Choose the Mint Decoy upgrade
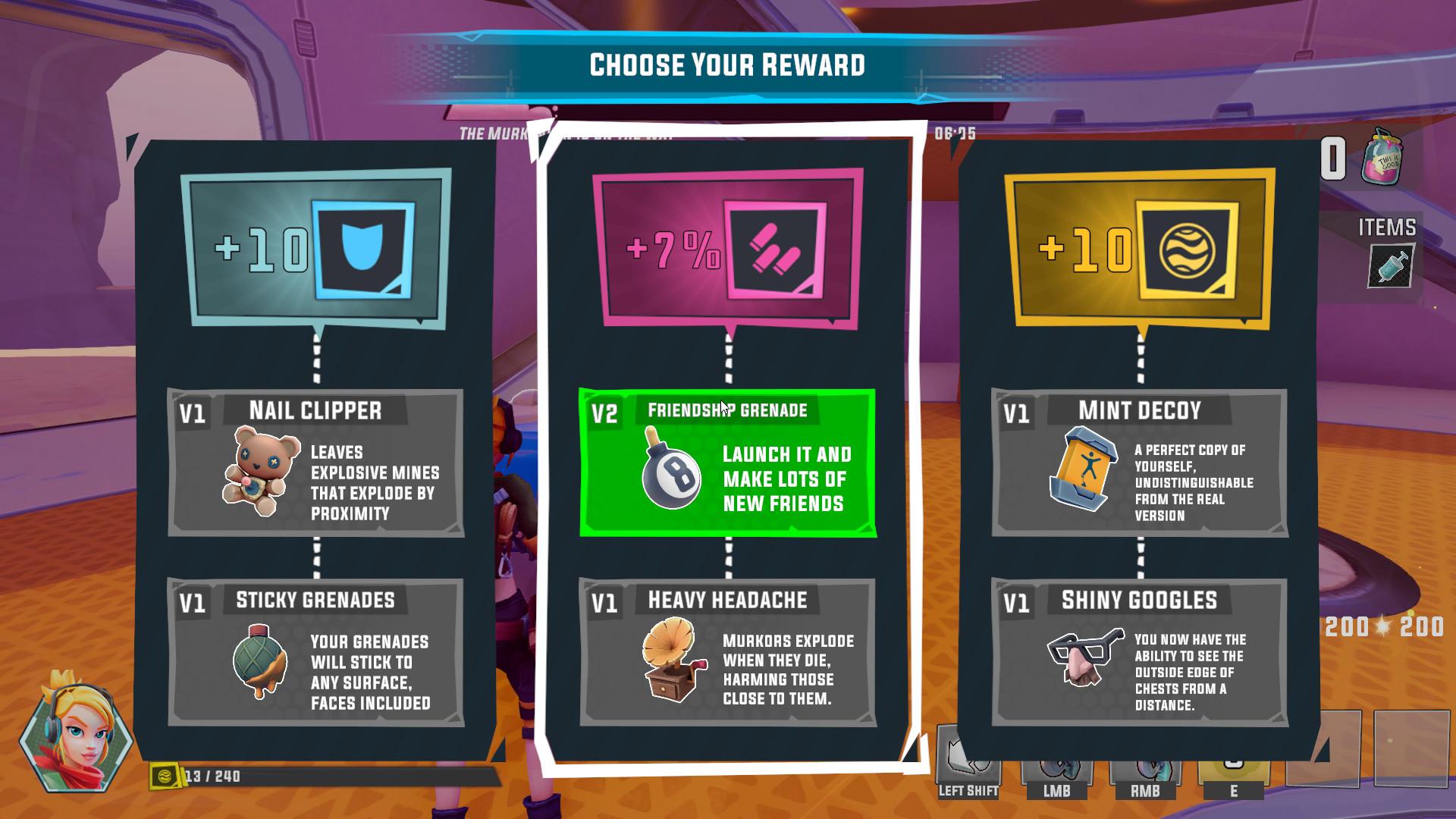 1139,463
